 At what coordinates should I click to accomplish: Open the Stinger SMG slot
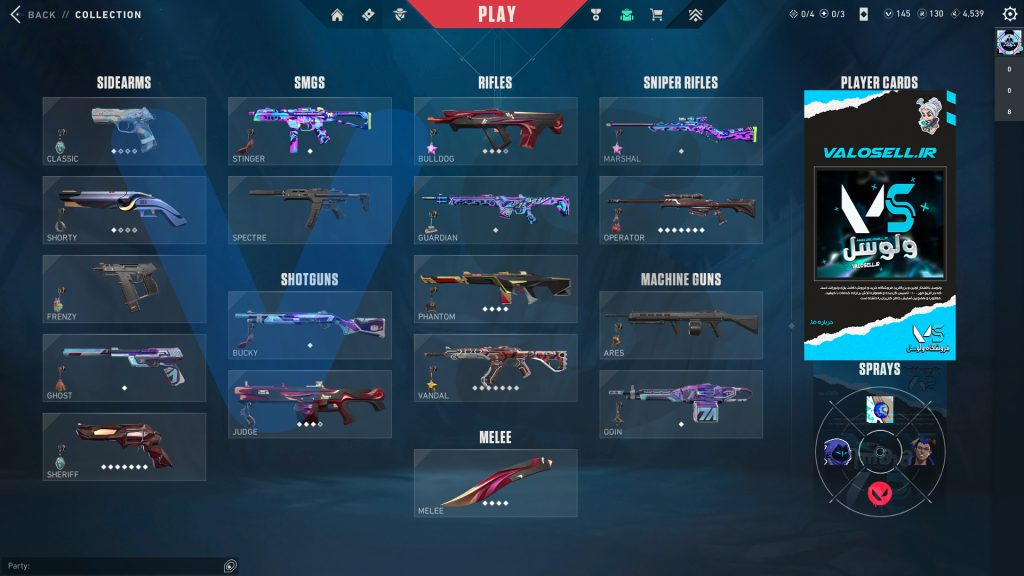310,131
